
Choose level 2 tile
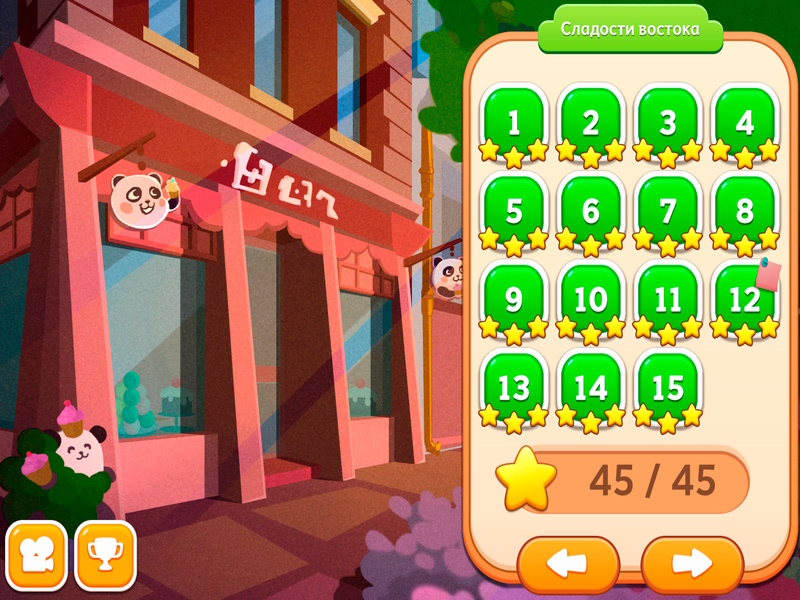(591, 123)
